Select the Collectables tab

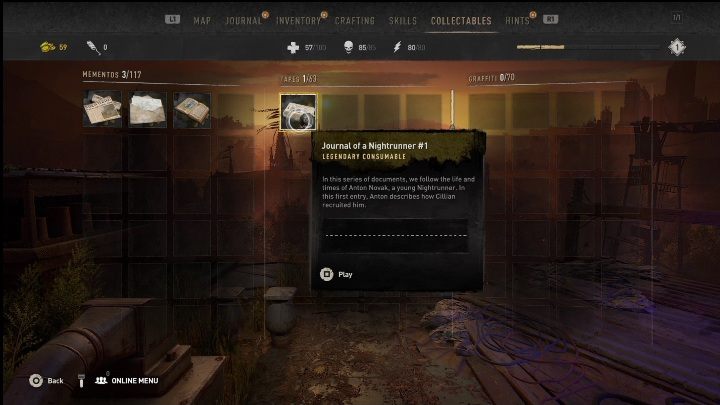461,20
